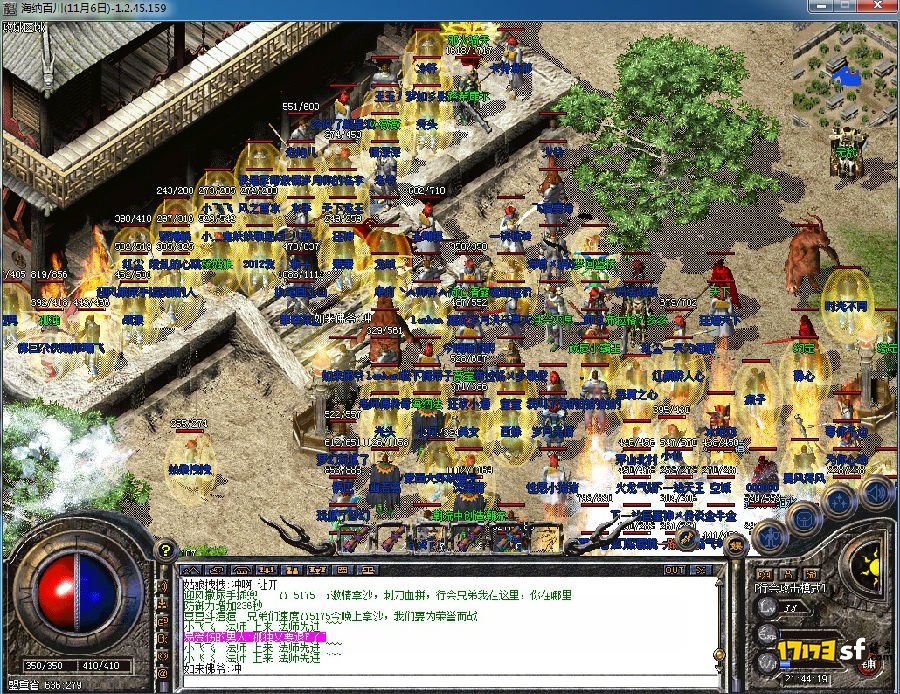Open the minimap in the top-right corner
The width and height of the screenshot is (900, 694).
pyautogui.click(x=845, y=76)
